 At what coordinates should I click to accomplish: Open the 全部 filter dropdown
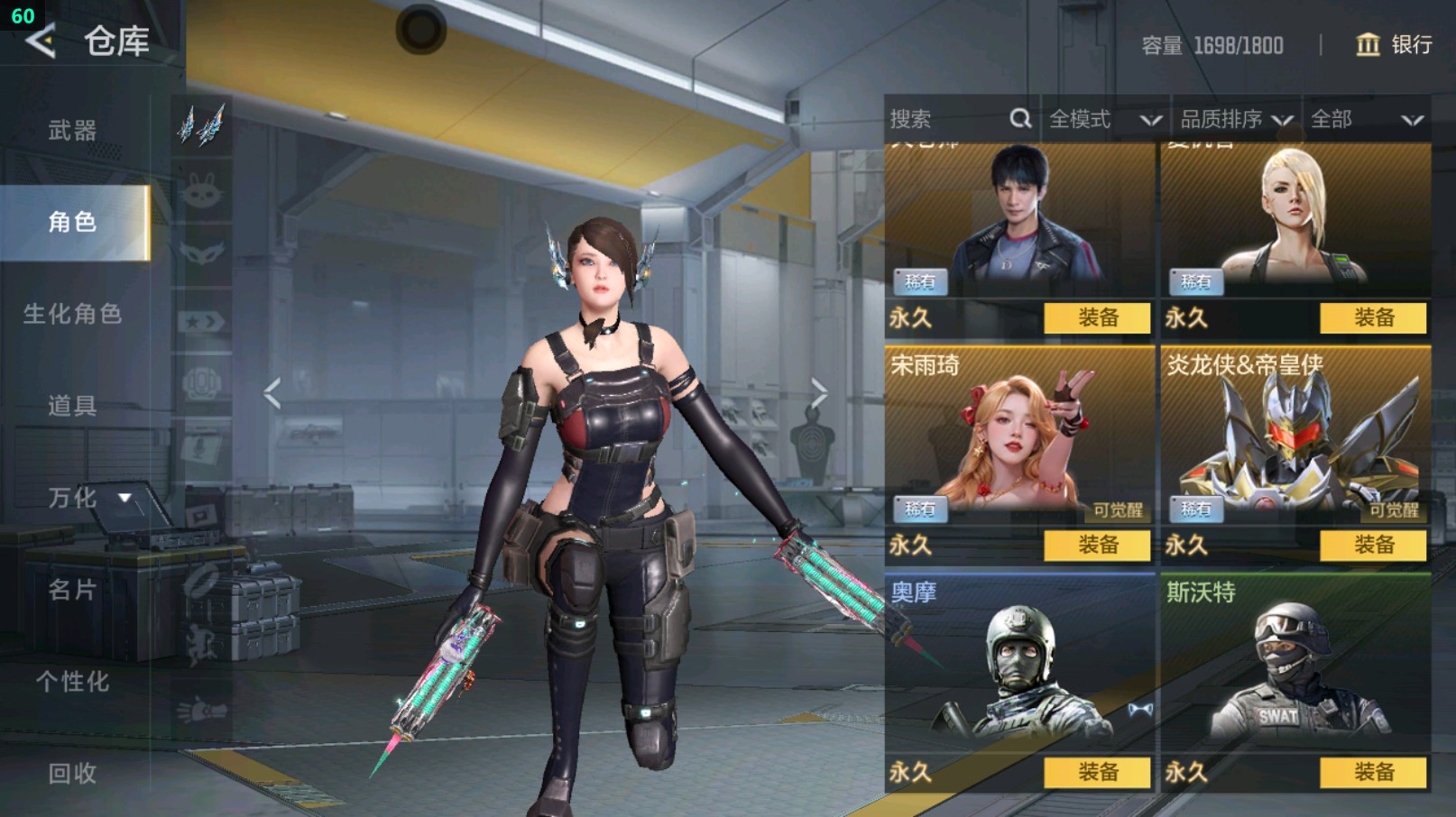[1366, 119]
